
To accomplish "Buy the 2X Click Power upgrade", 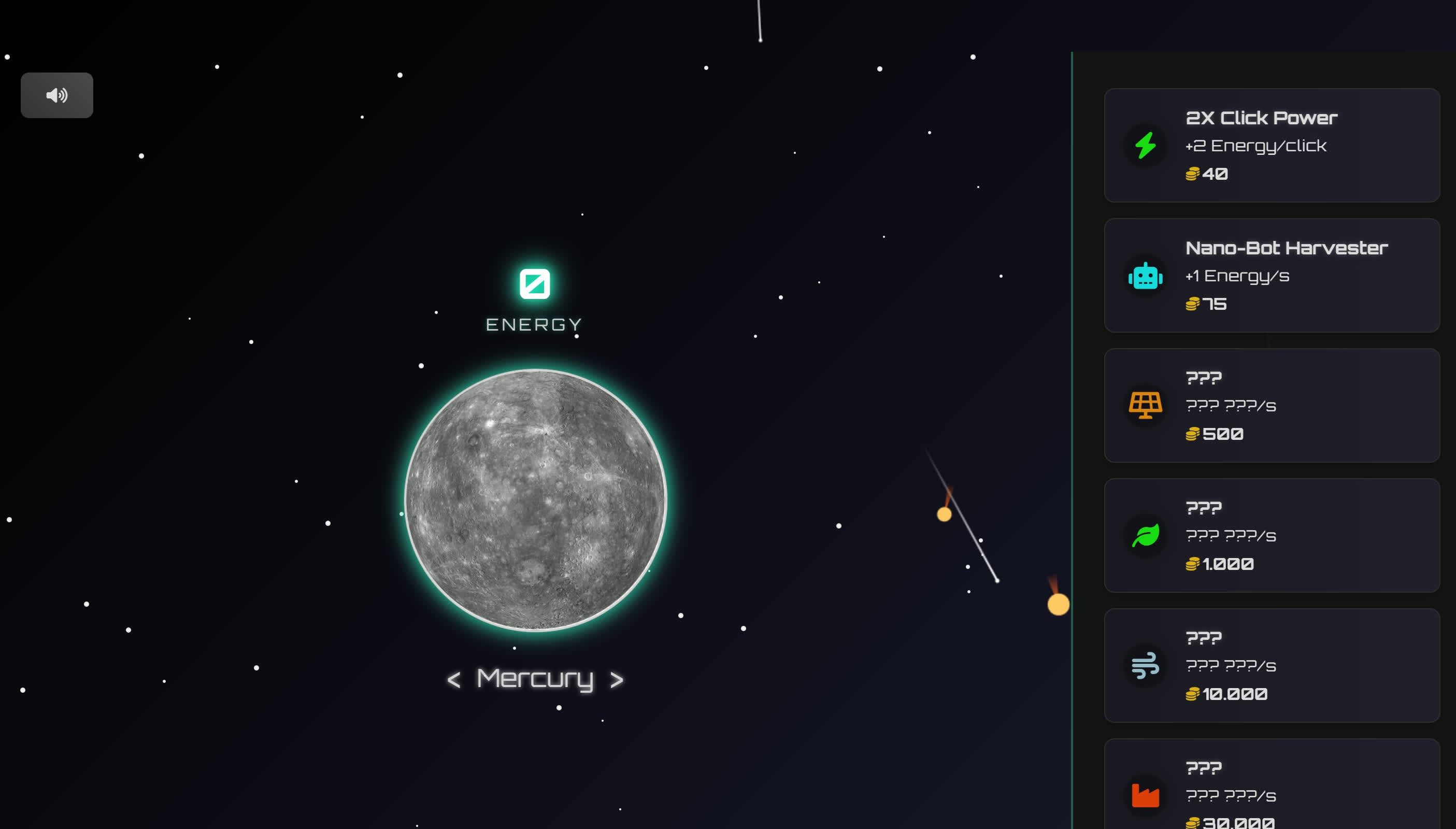I will [1271, 145].
